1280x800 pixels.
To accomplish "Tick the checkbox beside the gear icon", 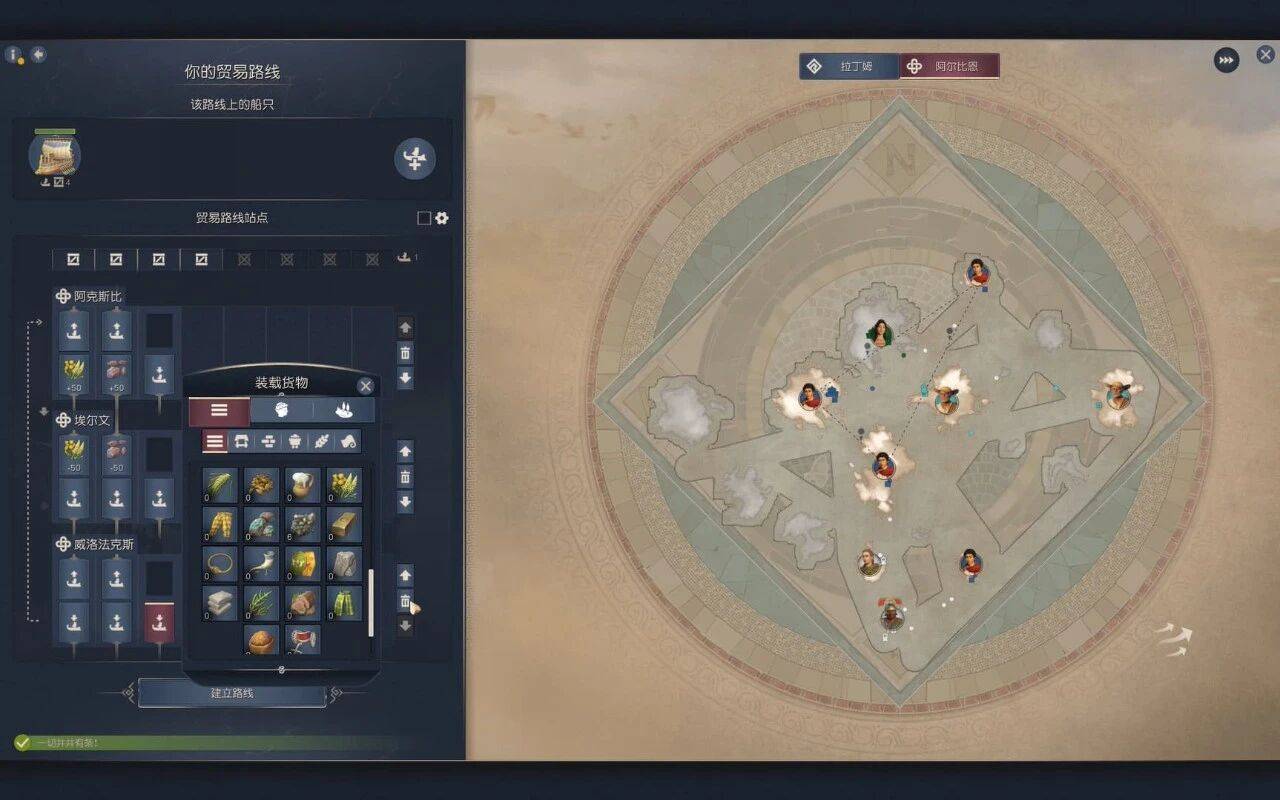I will click(x=424, y=218).
